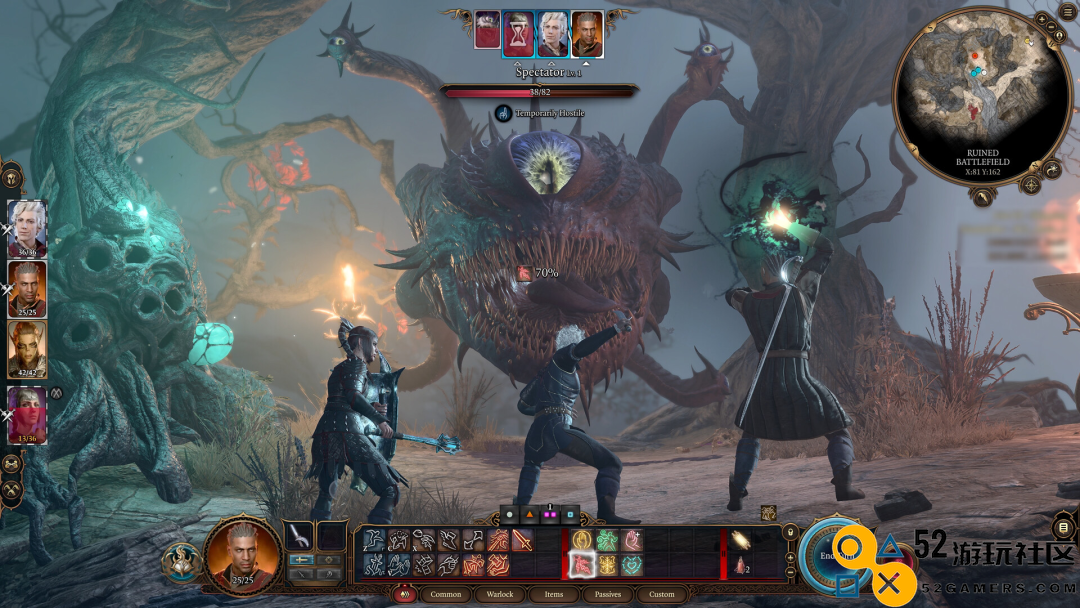Activate the sword main-hand attack icon
The height and width of the screenshot is (608, 1080).
click(x=299, y=536)
